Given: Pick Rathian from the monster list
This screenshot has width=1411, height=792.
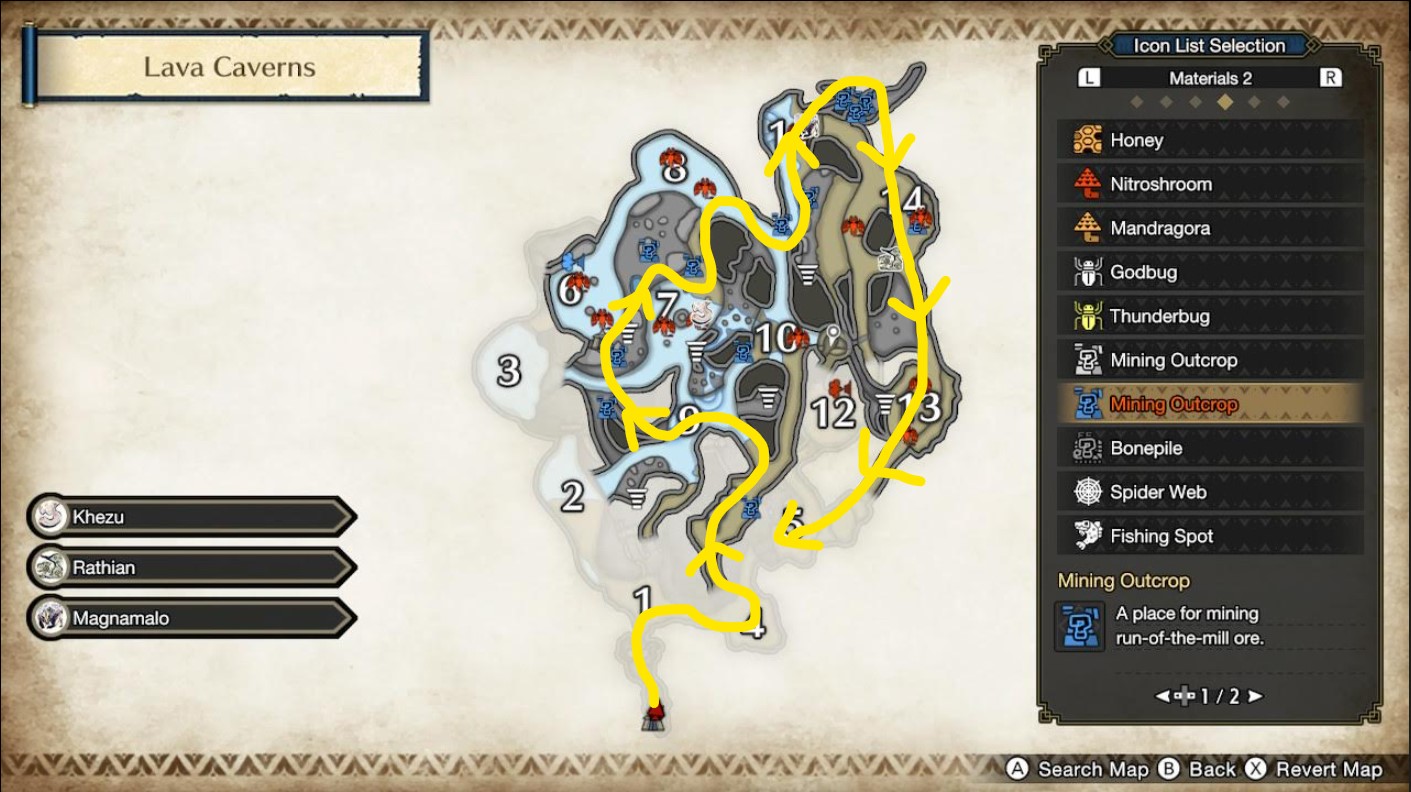Looking at the screenshot, I should pyautogui.click(x=190, y=567).
